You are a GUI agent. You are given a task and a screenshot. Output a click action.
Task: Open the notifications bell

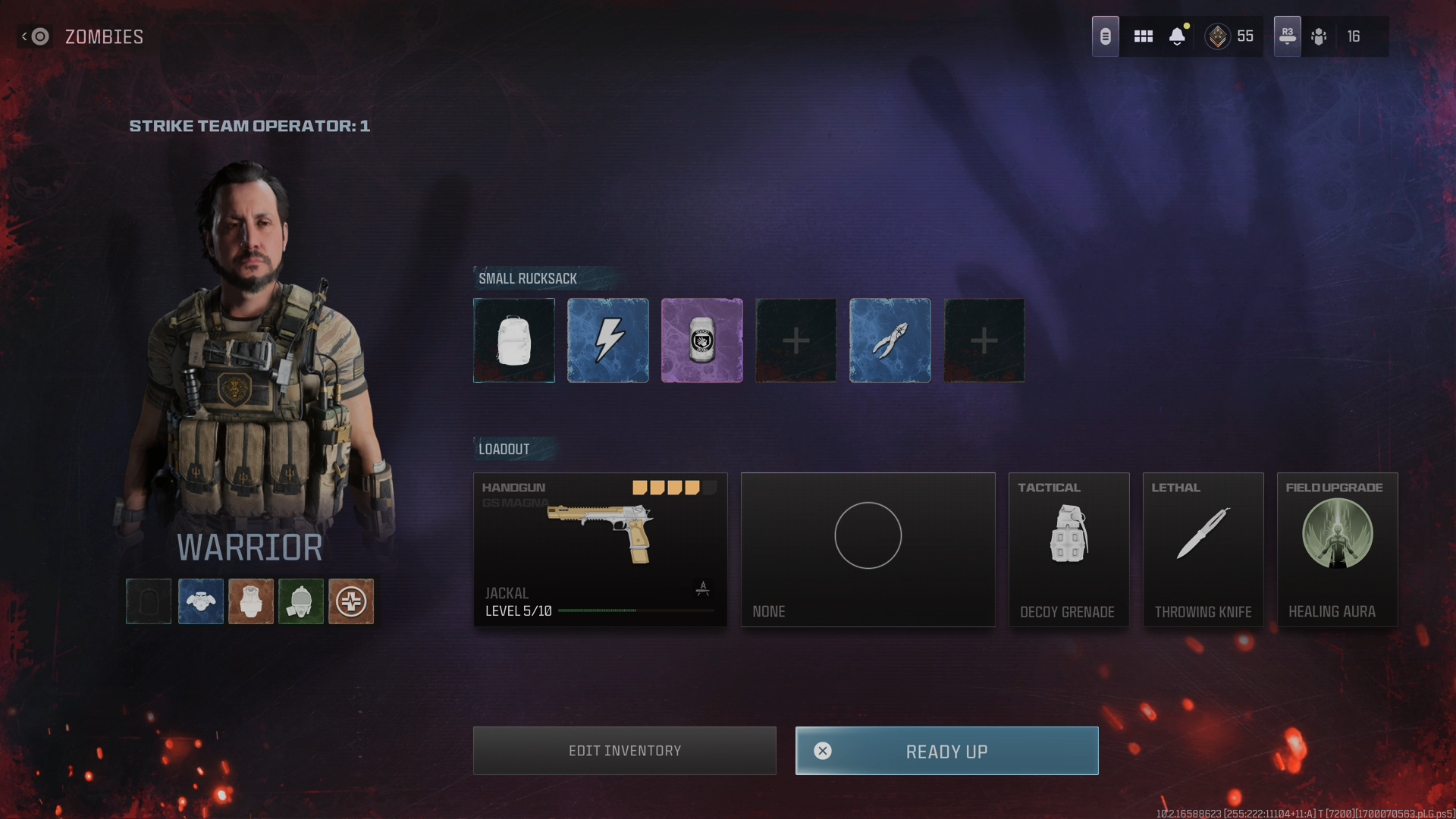click(1177, 36)
